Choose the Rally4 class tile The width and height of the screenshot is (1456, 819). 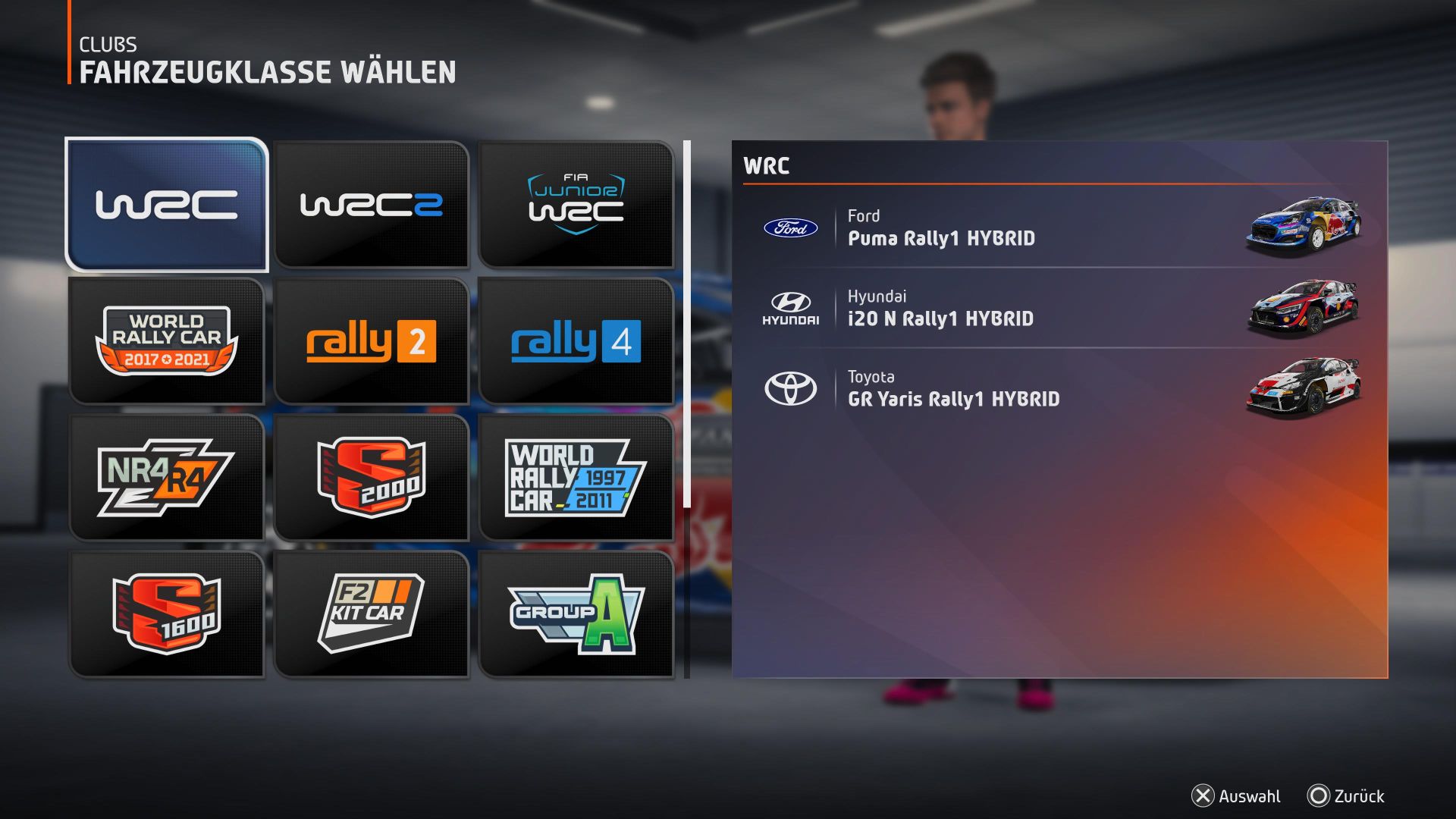(578, 340)
